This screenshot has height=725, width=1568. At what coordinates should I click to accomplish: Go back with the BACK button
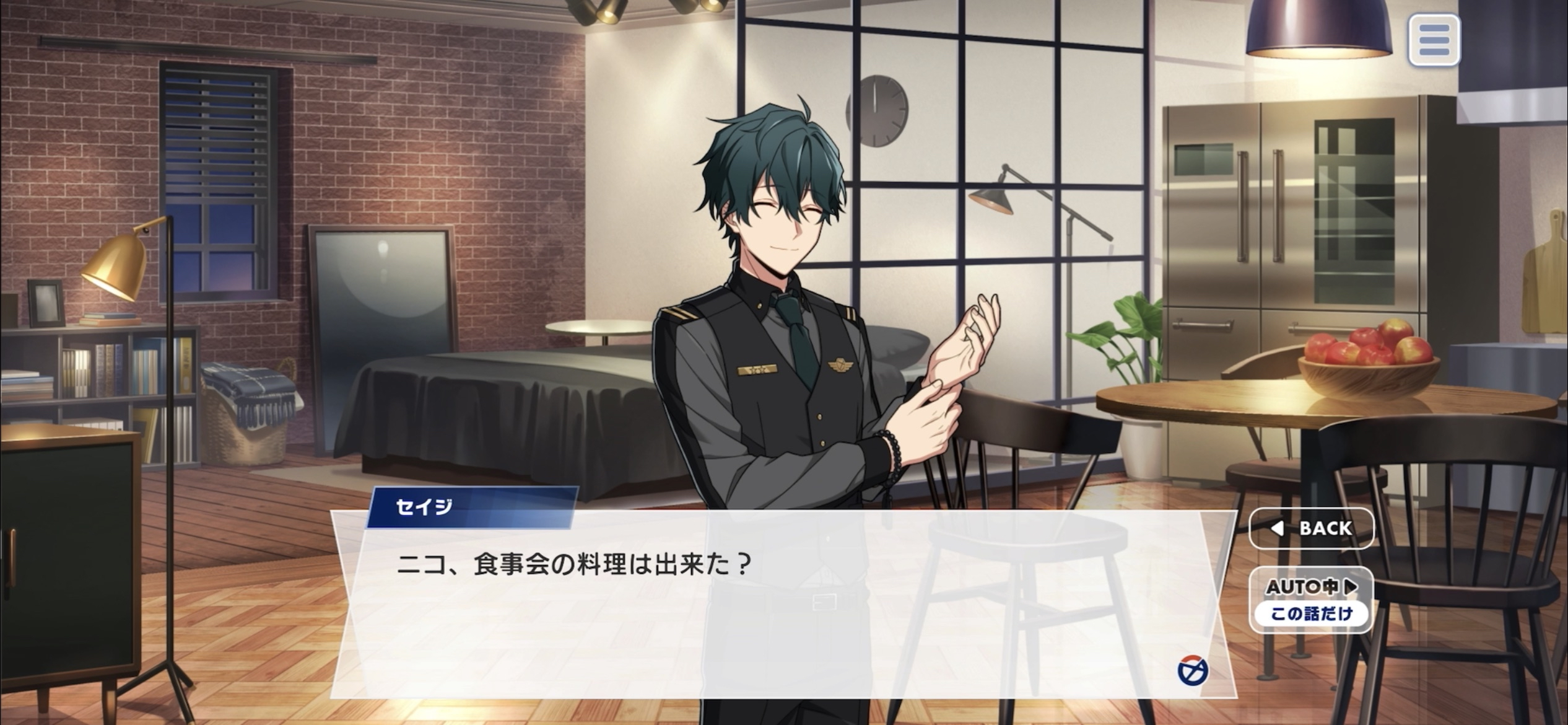[x=1312, y=528]
